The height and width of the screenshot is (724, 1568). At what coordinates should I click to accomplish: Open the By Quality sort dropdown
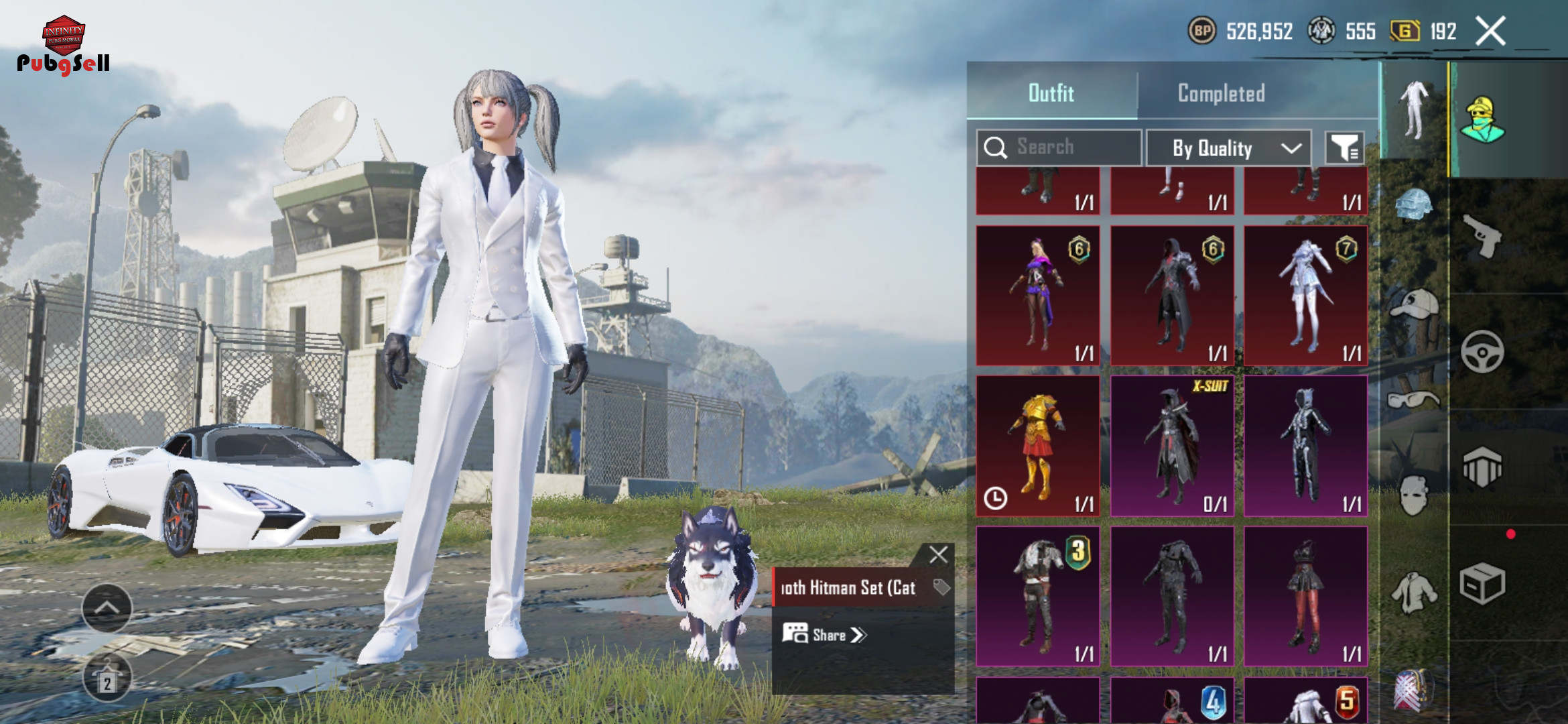point(1228,148)
